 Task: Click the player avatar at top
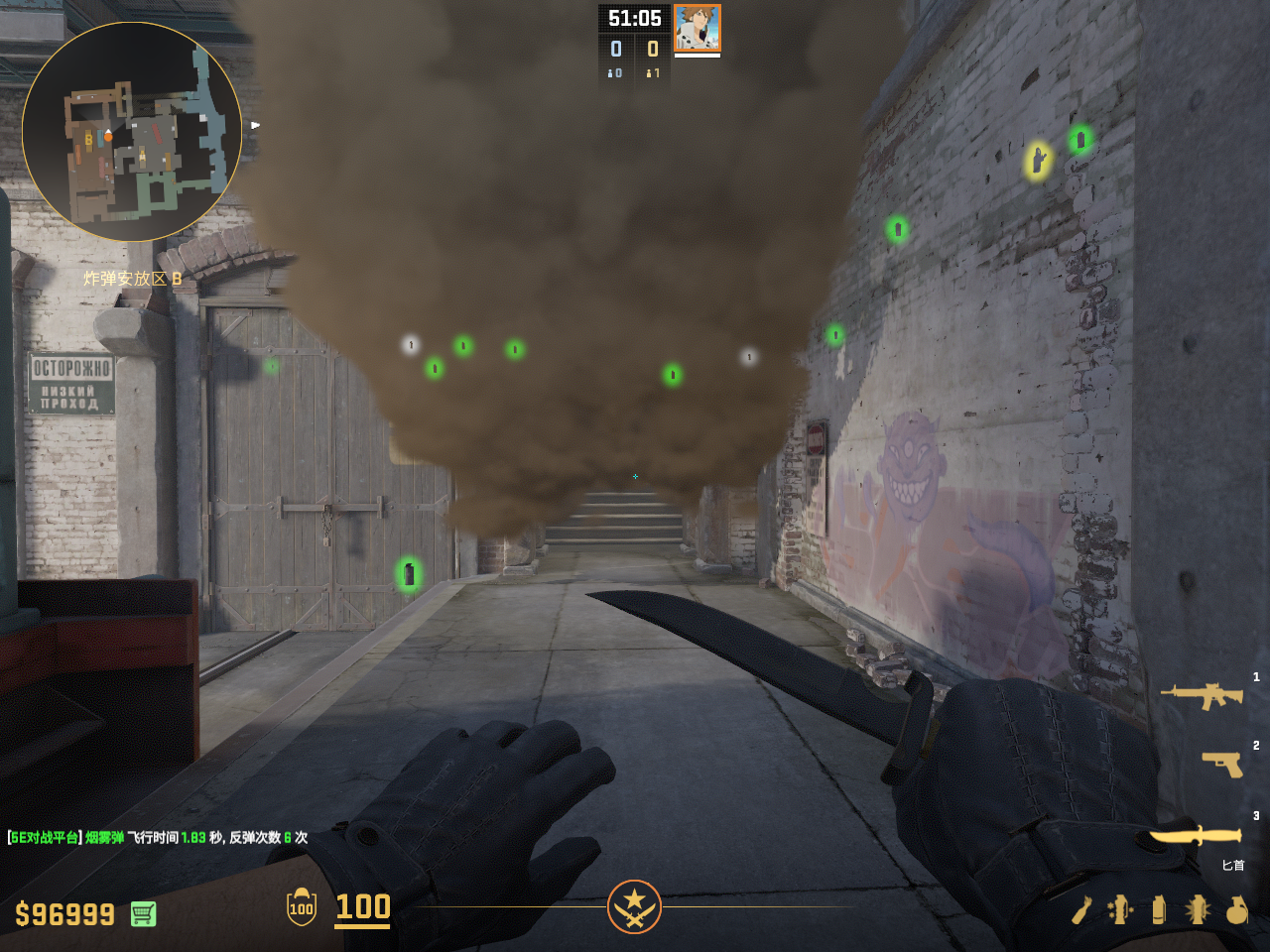pos(697,28)
